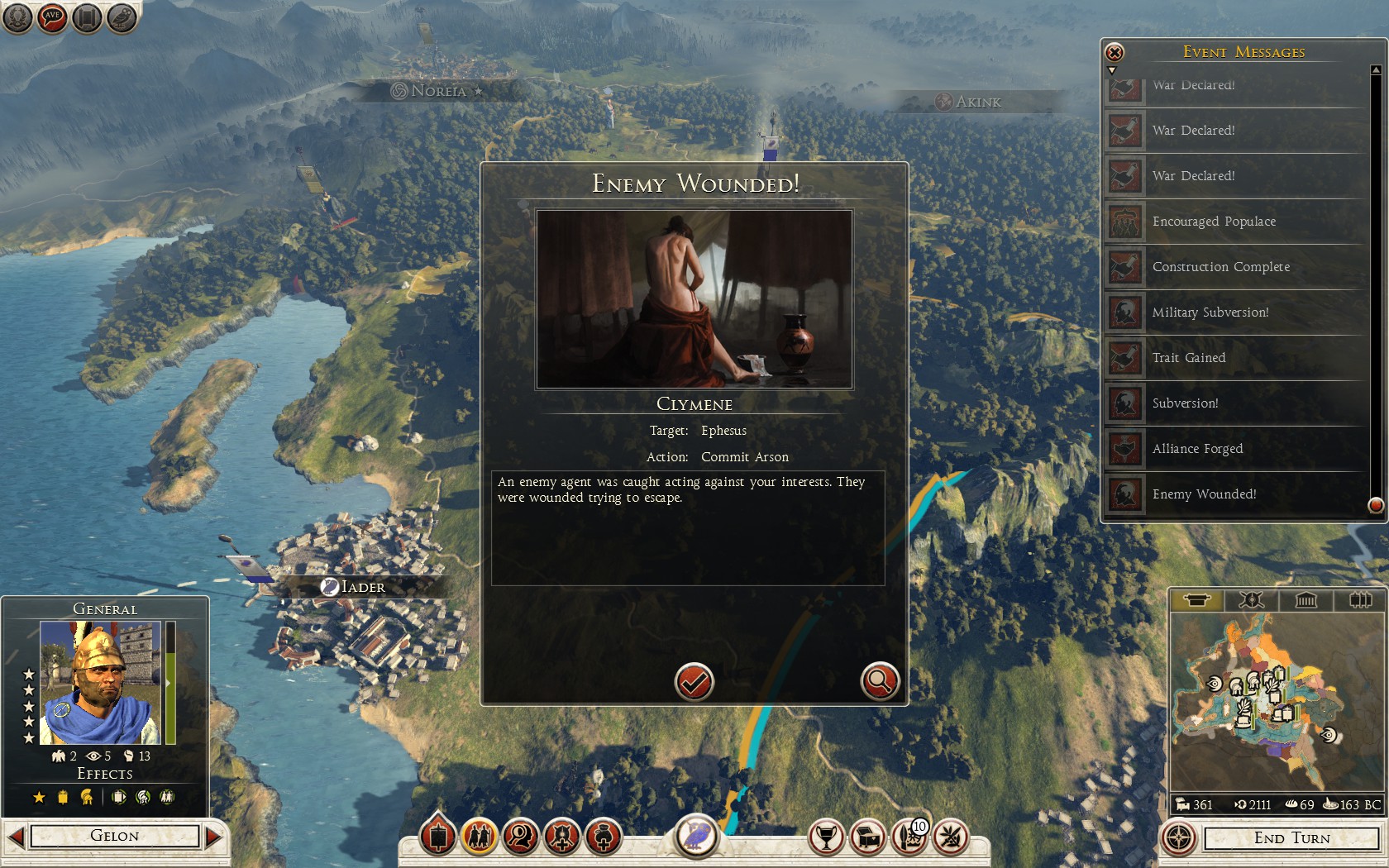1389x868 pixels.
Task: Select the previous general with the left arrow
Action: (15, 837)
